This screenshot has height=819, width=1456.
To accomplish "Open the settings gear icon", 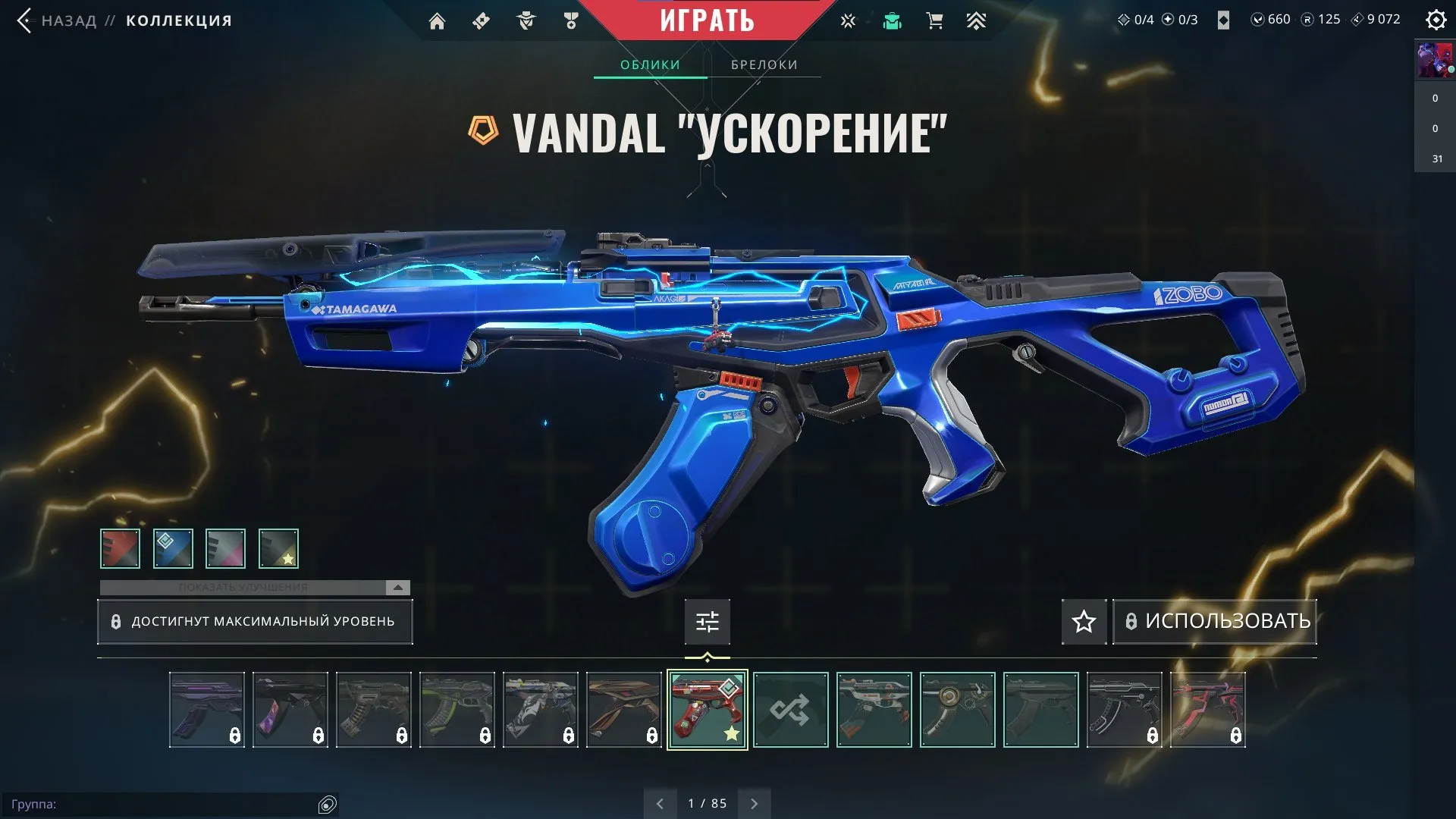I will pyautogui.click(x=1436, y=20).
